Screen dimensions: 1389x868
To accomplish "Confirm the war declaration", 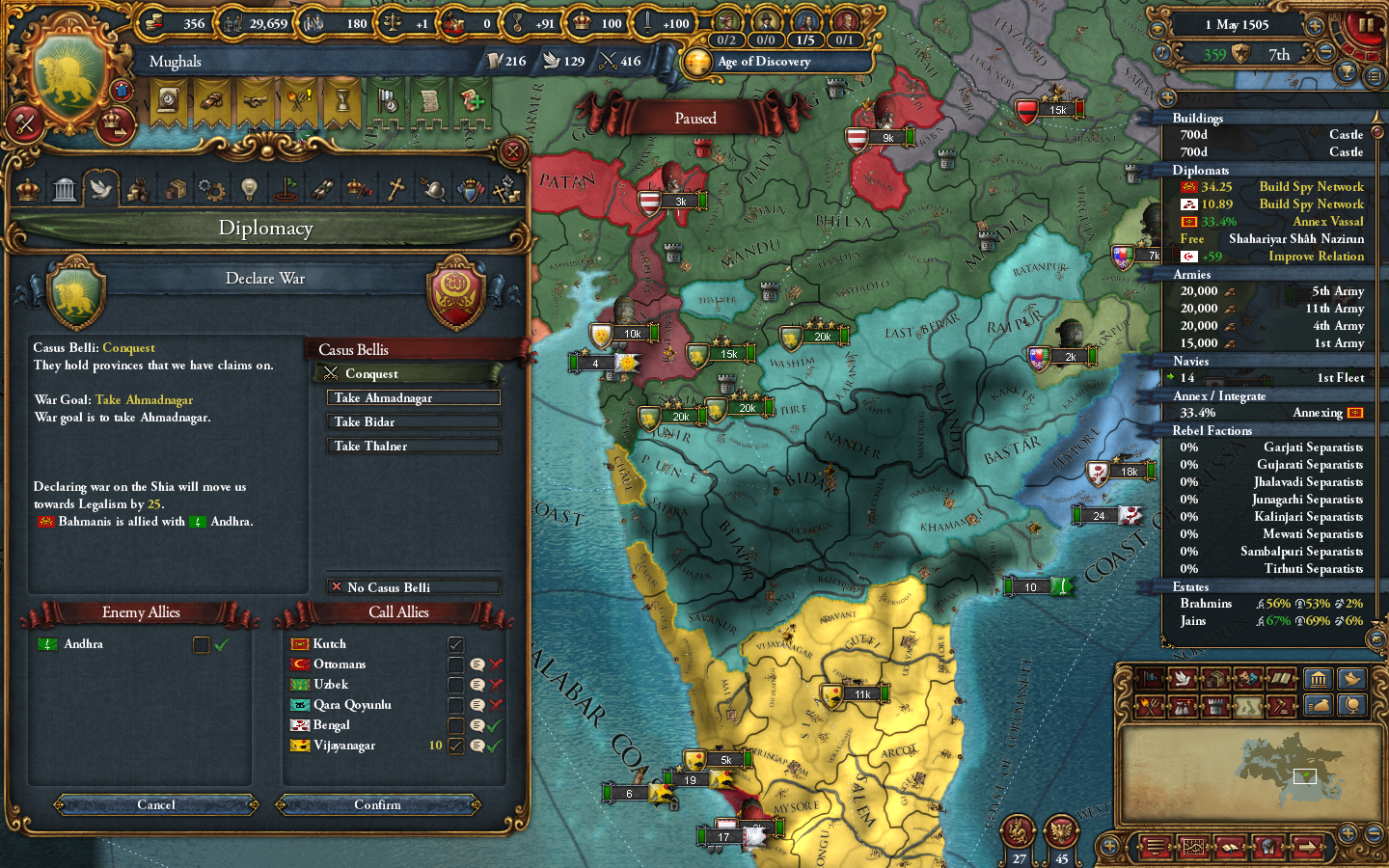I will [x=378, y=804].
